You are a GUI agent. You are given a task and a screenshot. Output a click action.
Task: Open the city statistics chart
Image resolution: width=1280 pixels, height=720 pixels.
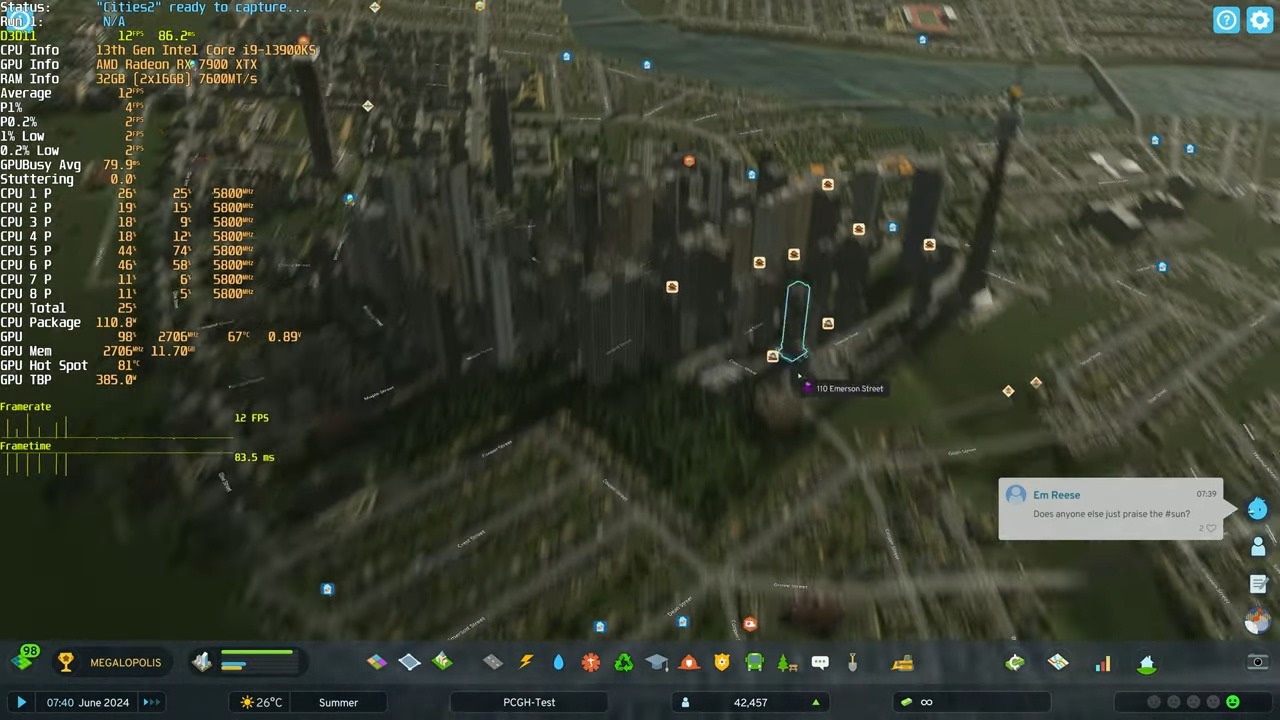tap(1103, 663)
